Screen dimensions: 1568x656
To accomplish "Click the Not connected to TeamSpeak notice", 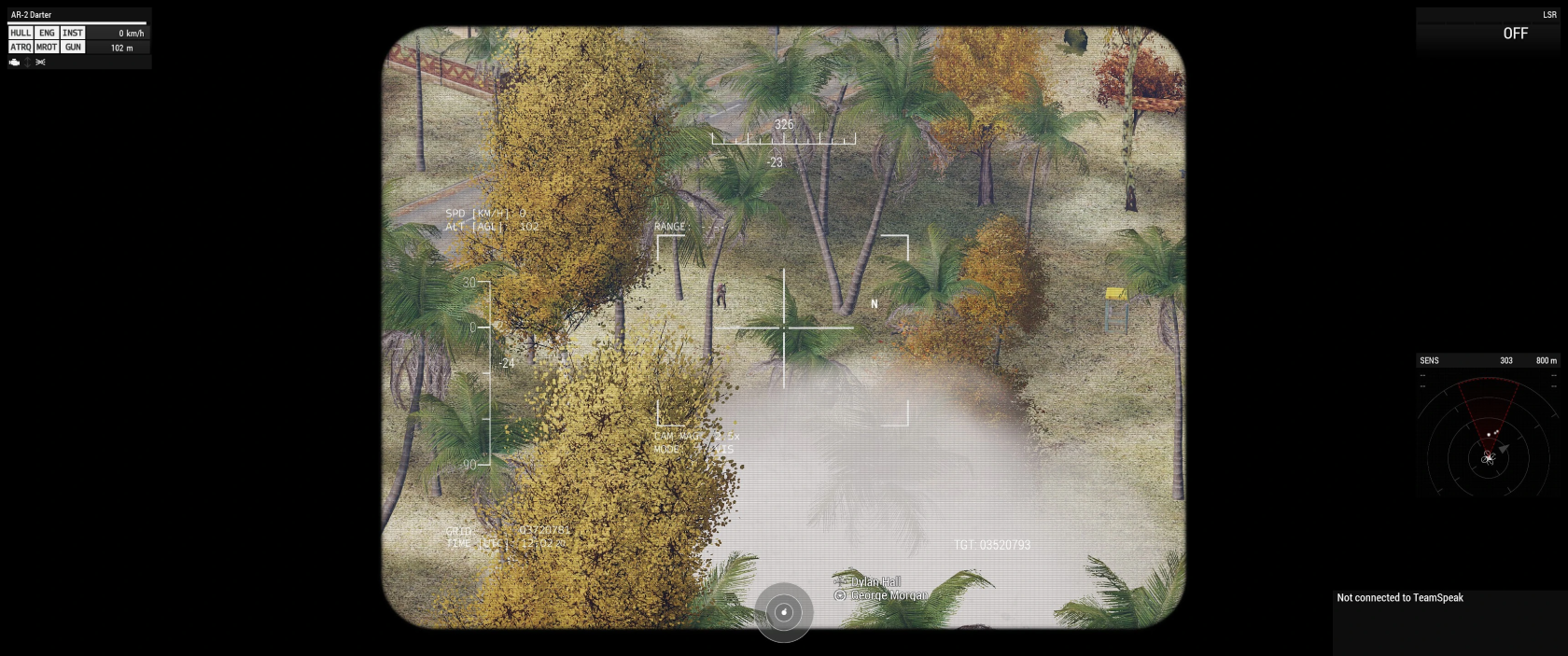I will [1400, 598].
